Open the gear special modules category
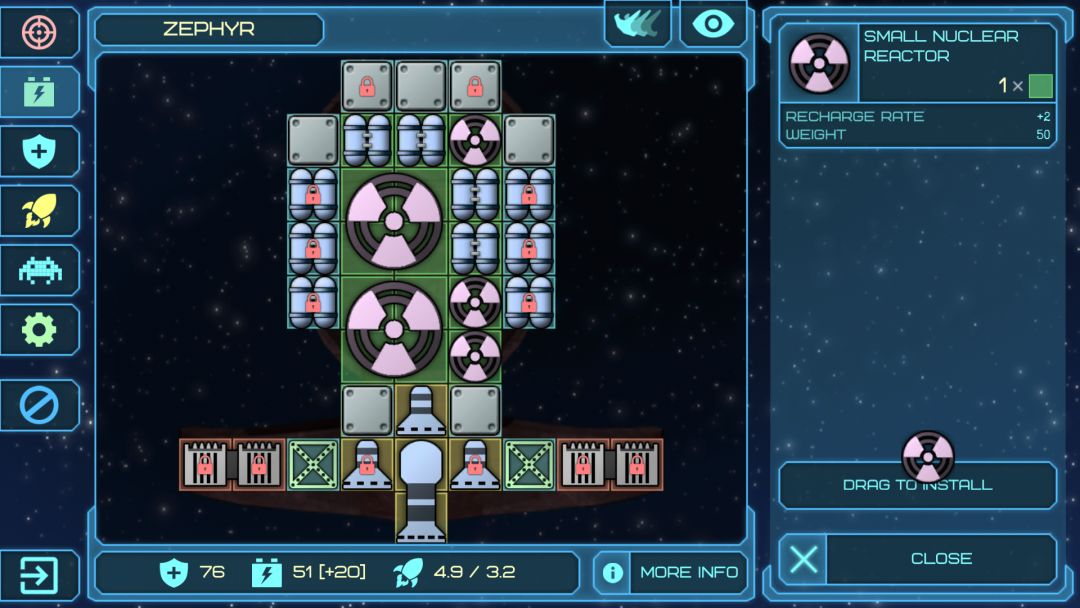 click(x=40, y=329)
